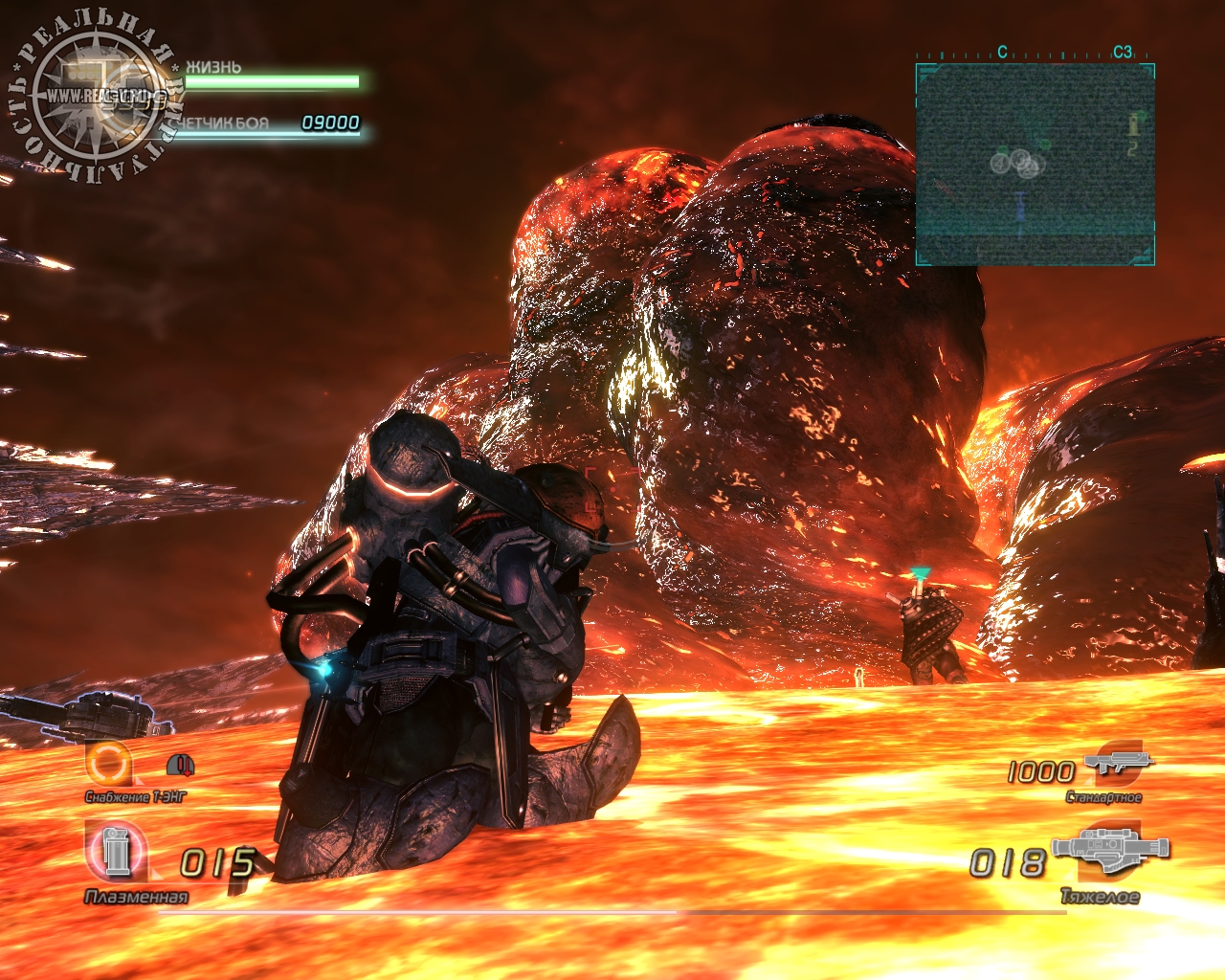Screen dimensions: 1225x980
Task: Open the compass watermark logo link
Action: click(x=96, y=98)
